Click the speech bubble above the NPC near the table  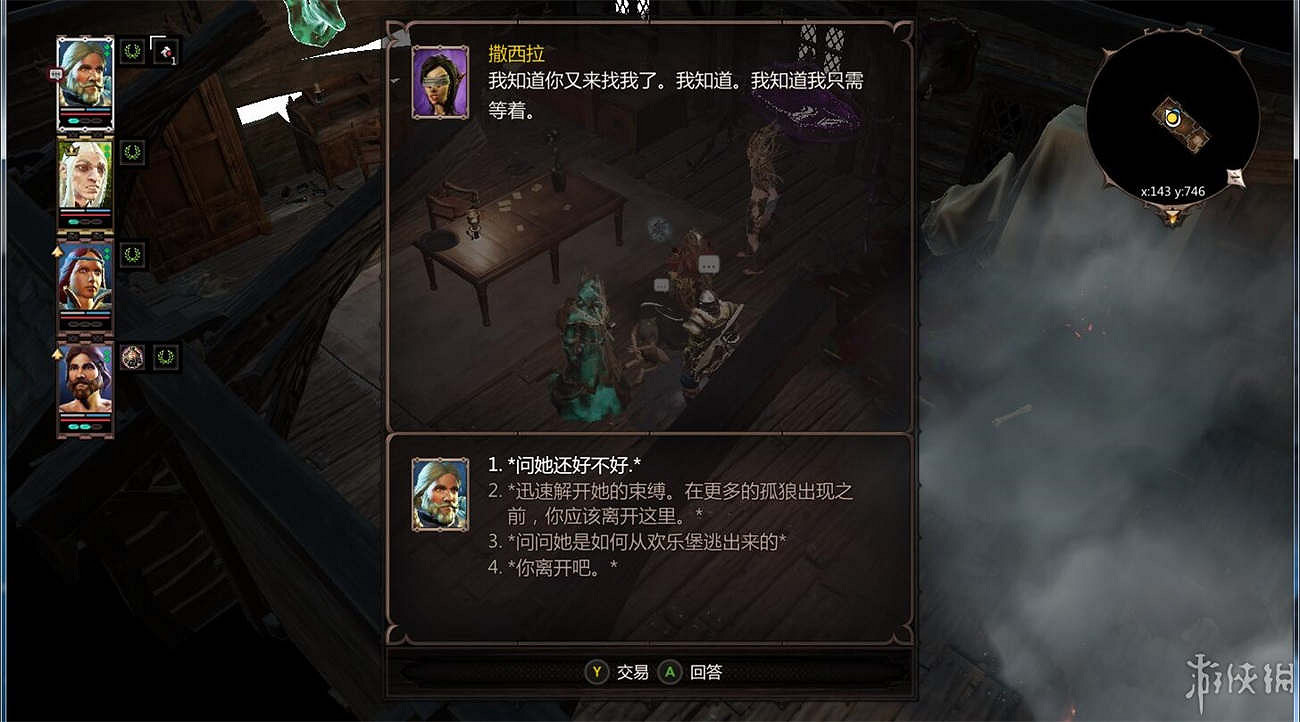(x=709, y=265)
